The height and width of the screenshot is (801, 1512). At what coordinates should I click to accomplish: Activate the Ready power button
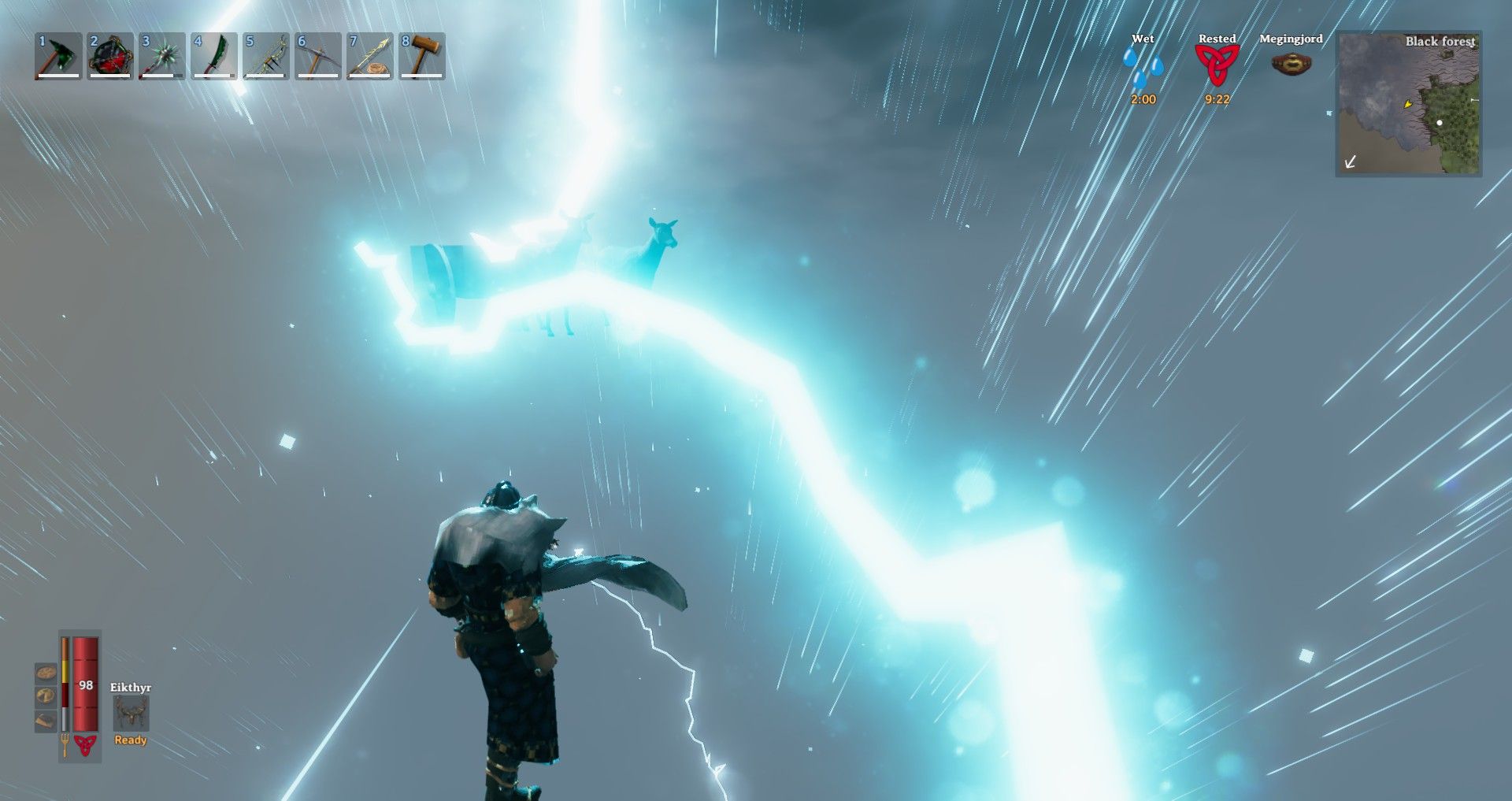click(131, 741)
